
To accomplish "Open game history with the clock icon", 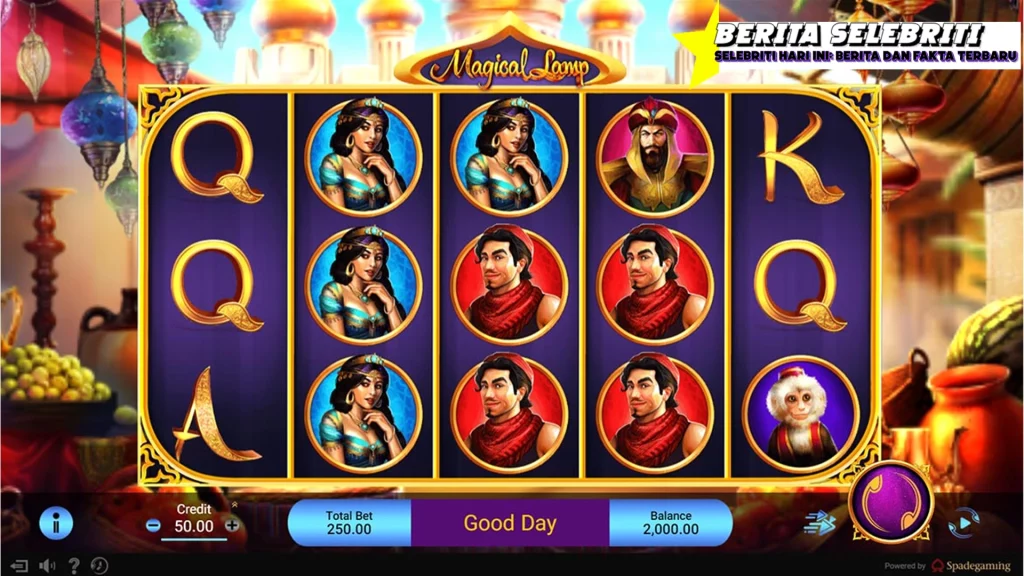I will (100, 565).
